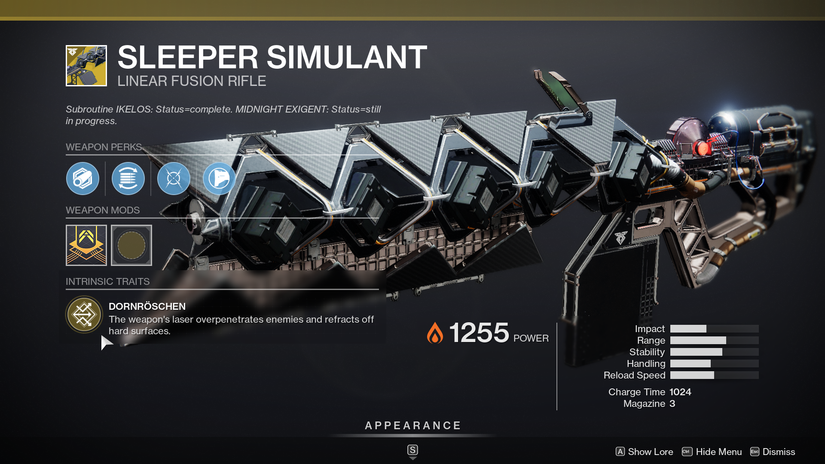Open the Appearance section
The height and width of the screenshot is (464, 825).
point(412,426)
